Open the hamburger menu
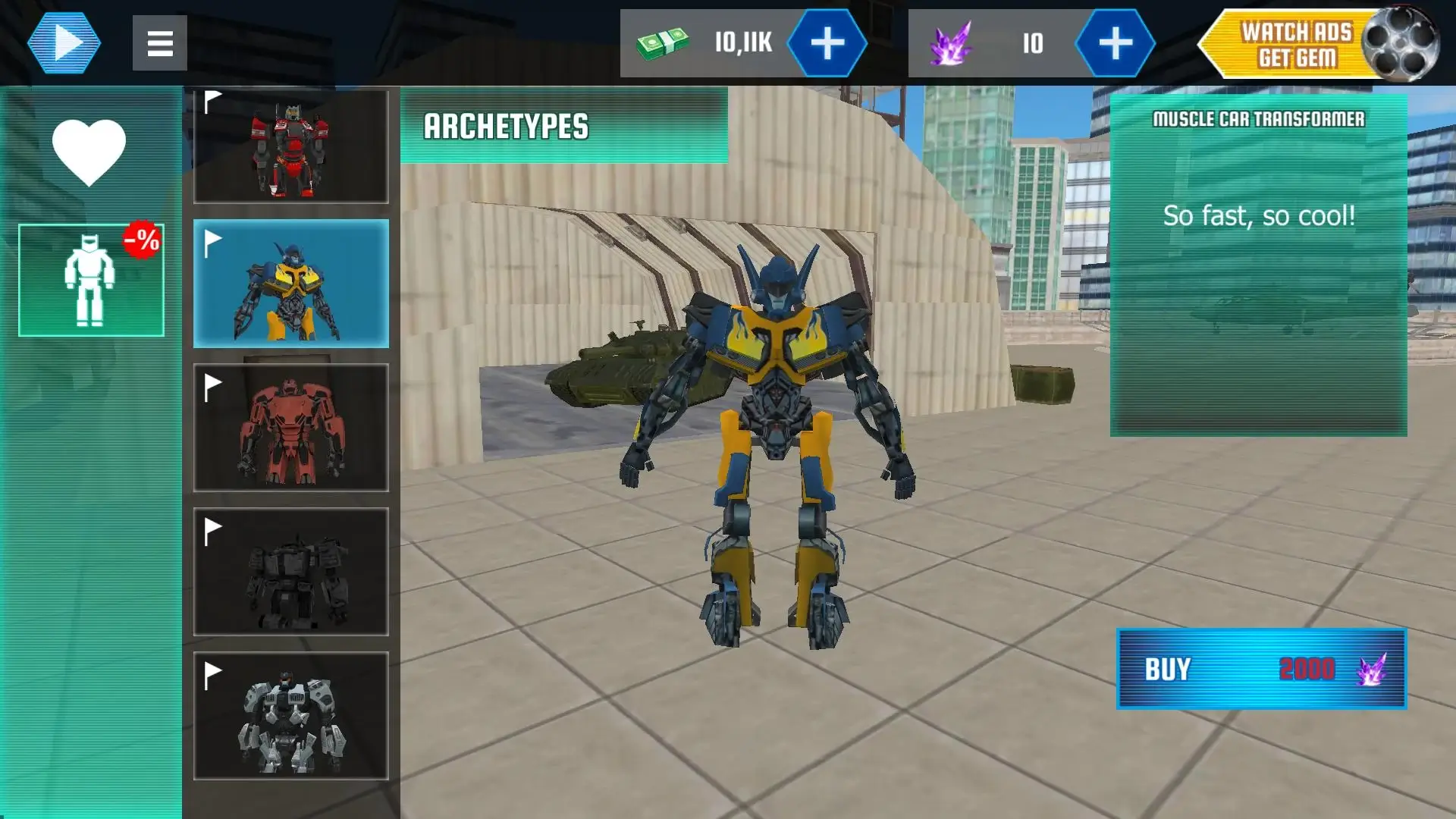The width and height of the screenshot is (1456, 819). [x=159, y=43]
